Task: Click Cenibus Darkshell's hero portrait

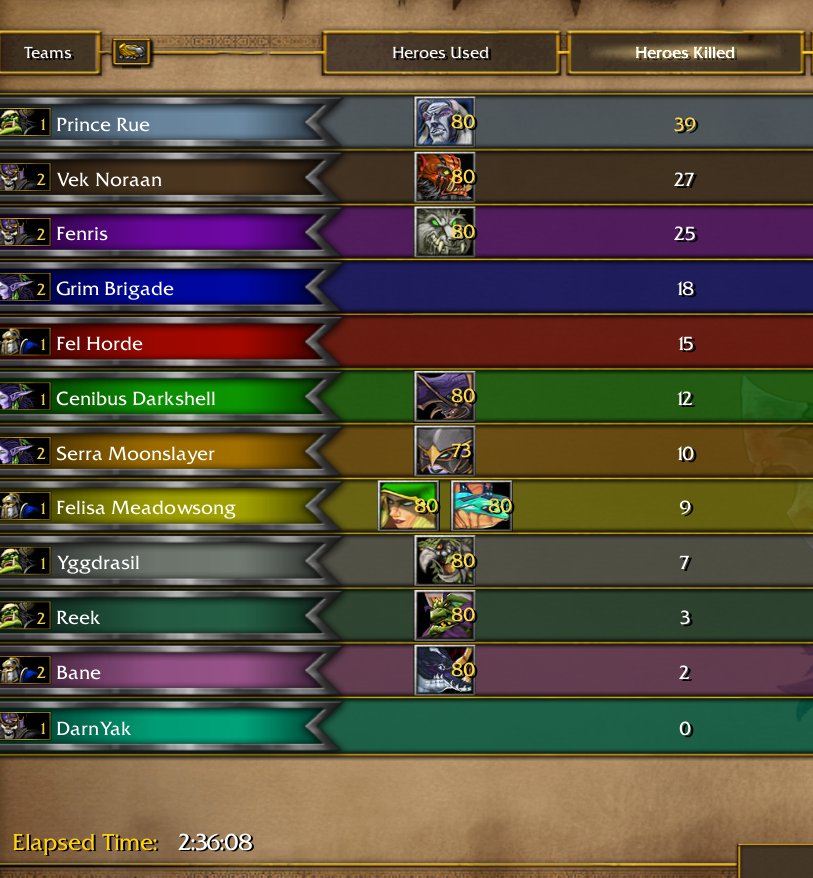Action: pyautogui.click(x=444, y=397)
